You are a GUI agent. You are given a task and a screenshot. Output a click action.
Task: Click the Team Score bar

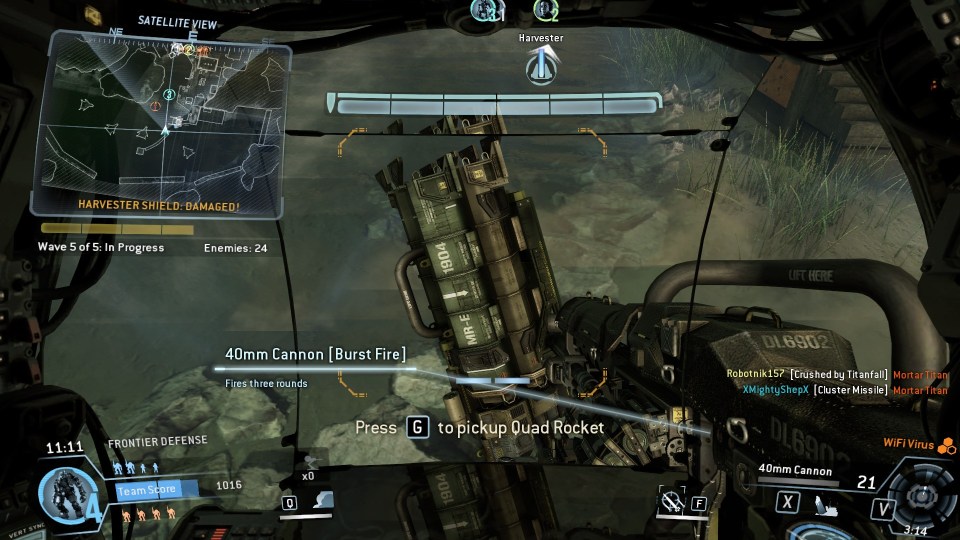pyautogui.click(x=155, y=489)
